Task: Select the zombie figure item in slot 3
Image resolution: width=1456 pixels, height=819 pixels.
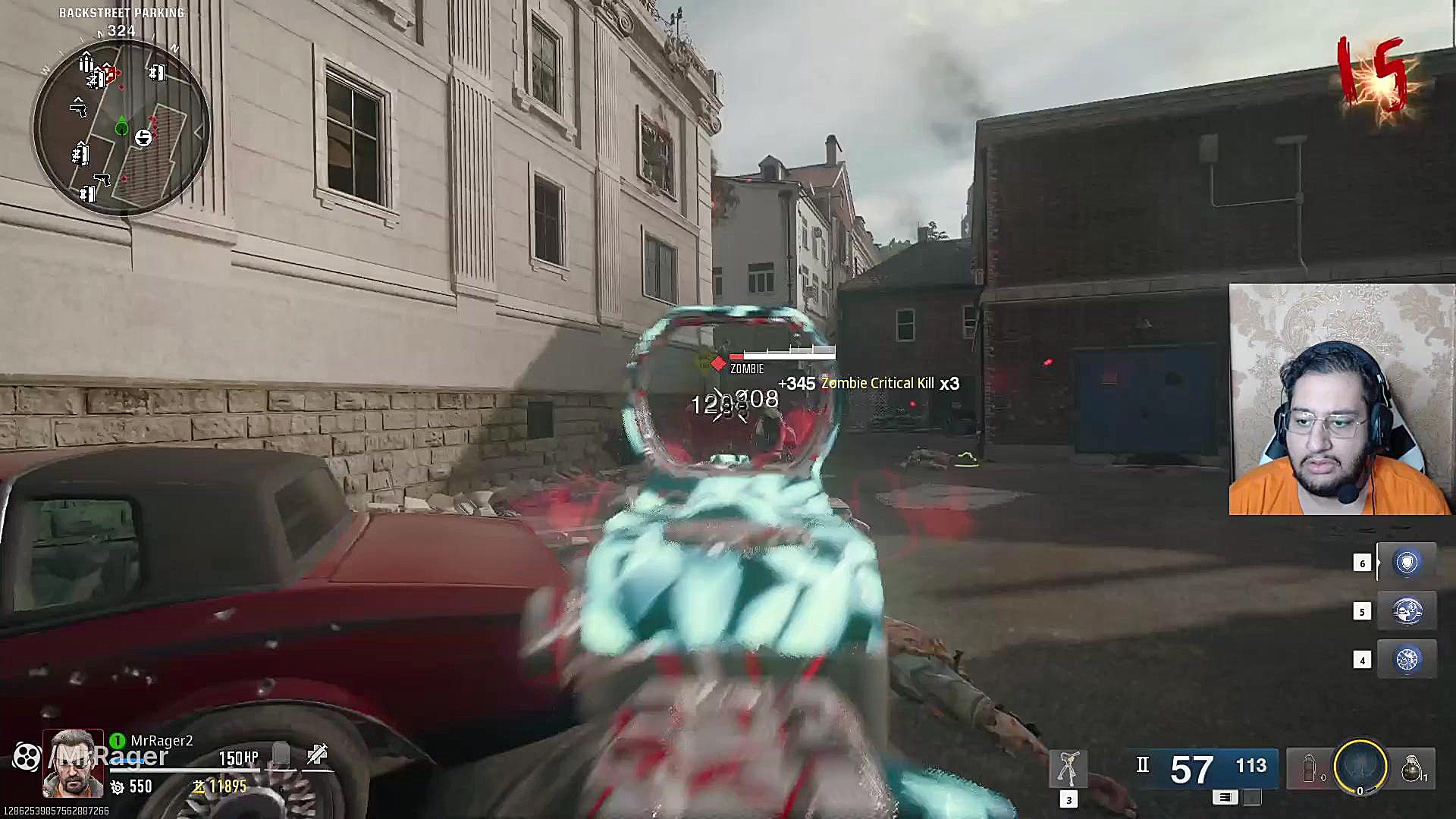Action: click(1068, 769)
